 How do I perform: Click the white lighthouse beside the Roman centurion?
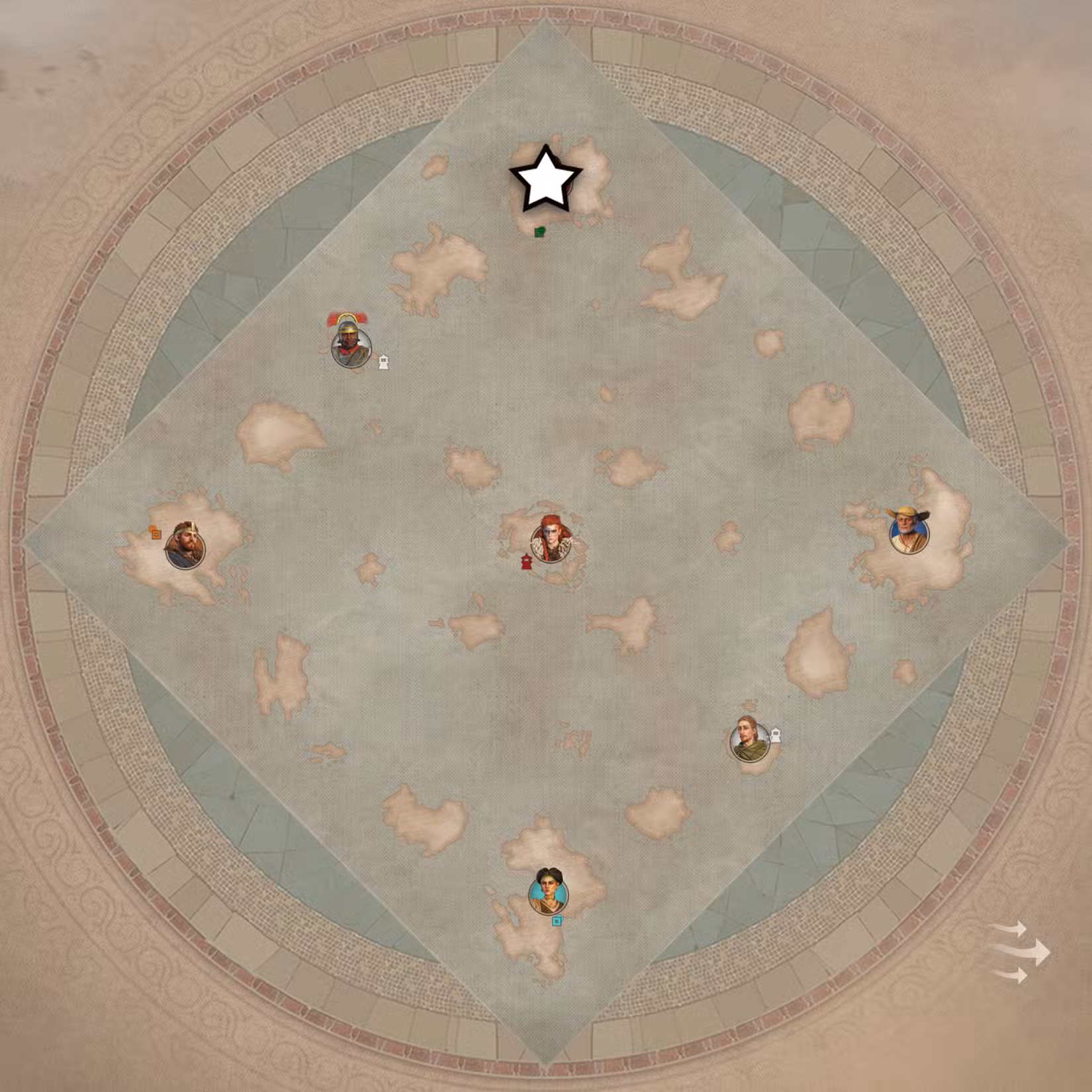[383, 361]
